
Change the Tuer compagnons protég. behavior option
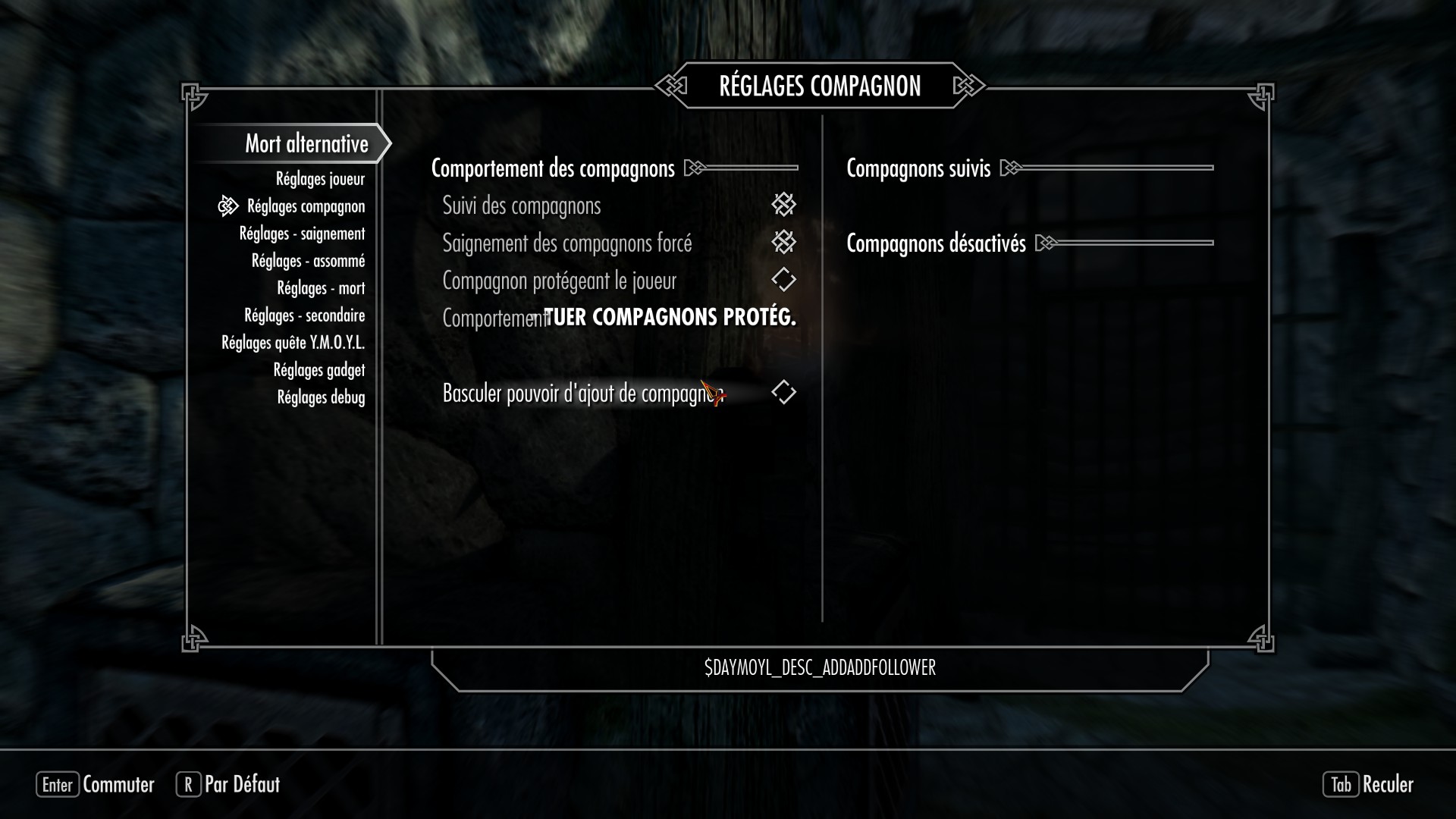(670, 318)
